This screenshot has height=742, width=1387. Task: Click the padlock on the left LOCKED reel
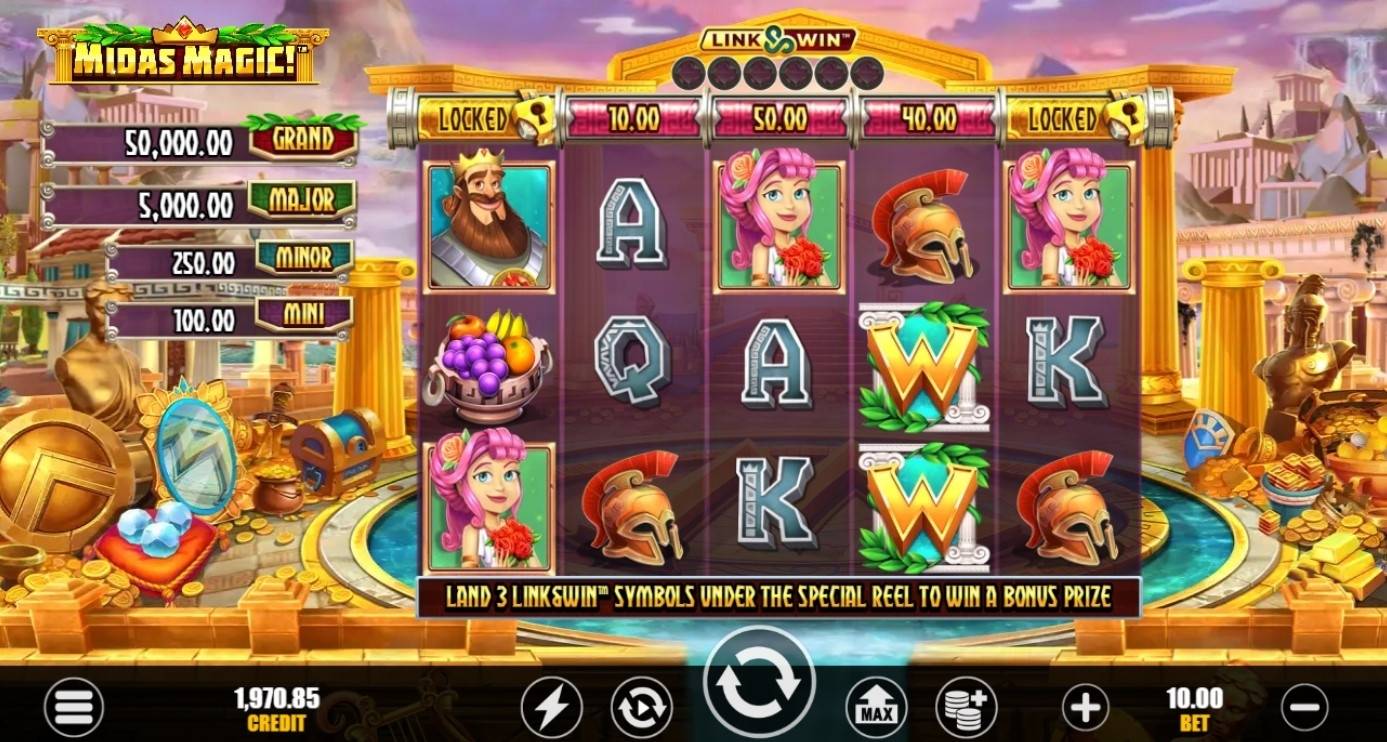(534, 117)
